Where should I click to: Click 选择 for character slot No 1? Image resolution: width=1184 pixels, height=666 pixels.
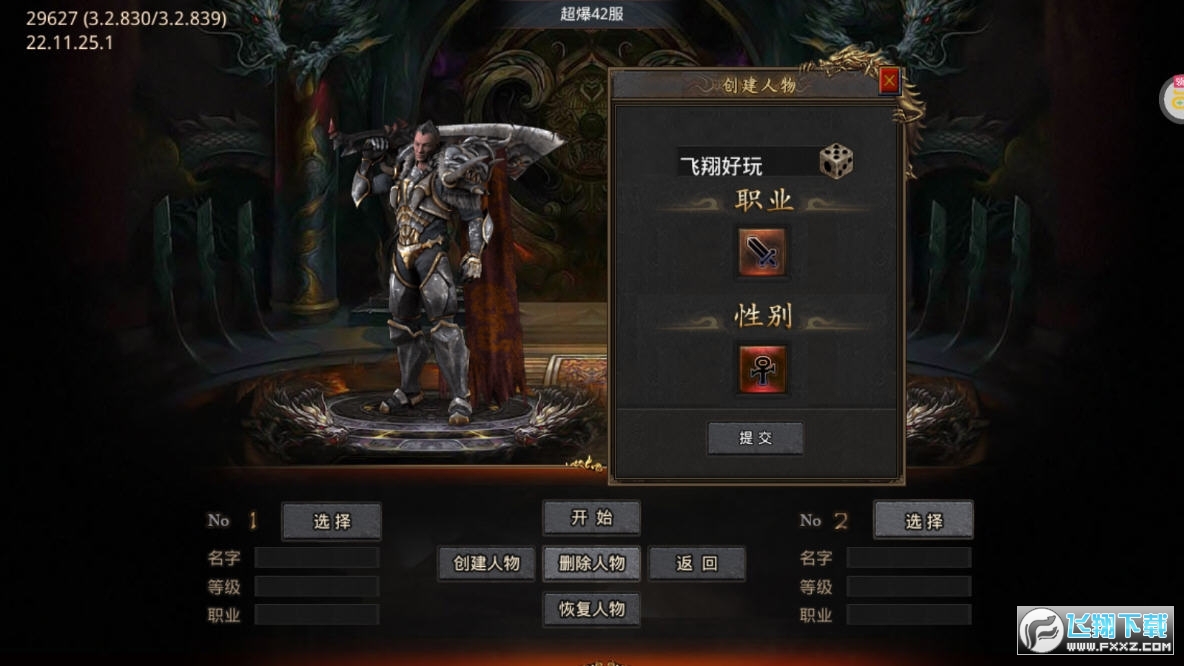click(x=331, y=521)
